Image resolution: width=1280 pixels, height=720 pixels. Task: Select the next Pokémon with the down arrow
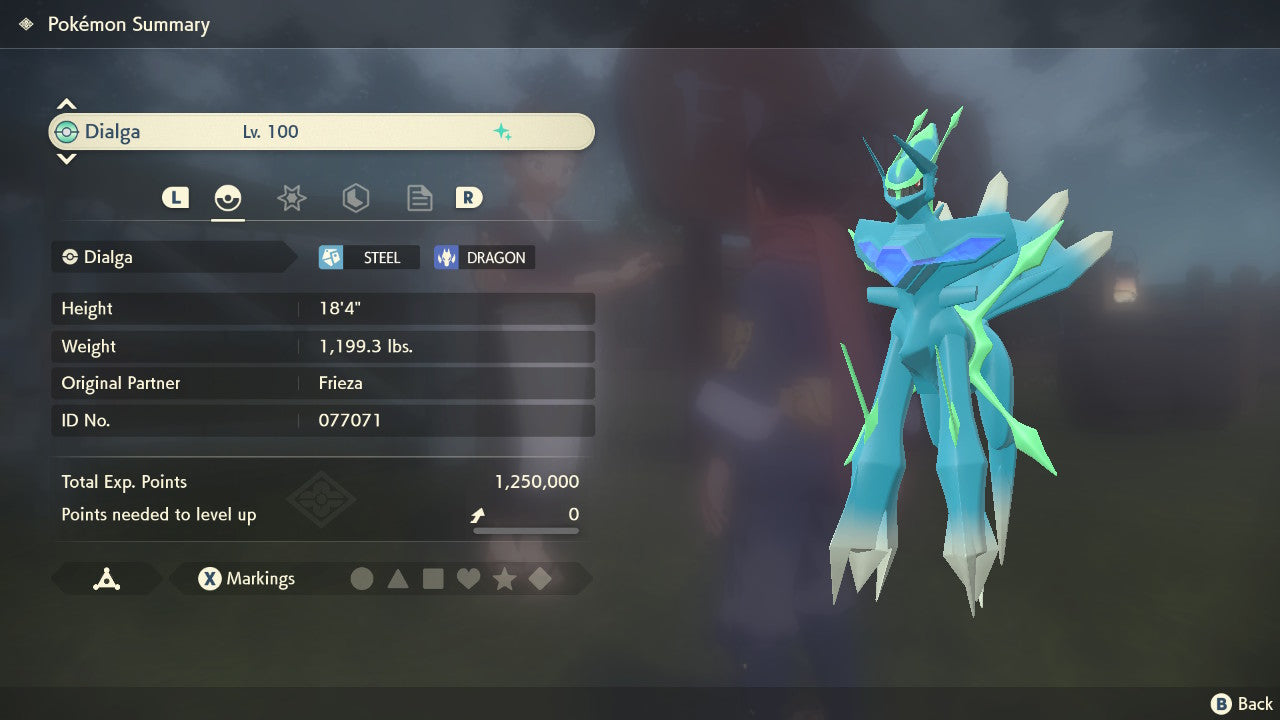(x=66, y=158)
